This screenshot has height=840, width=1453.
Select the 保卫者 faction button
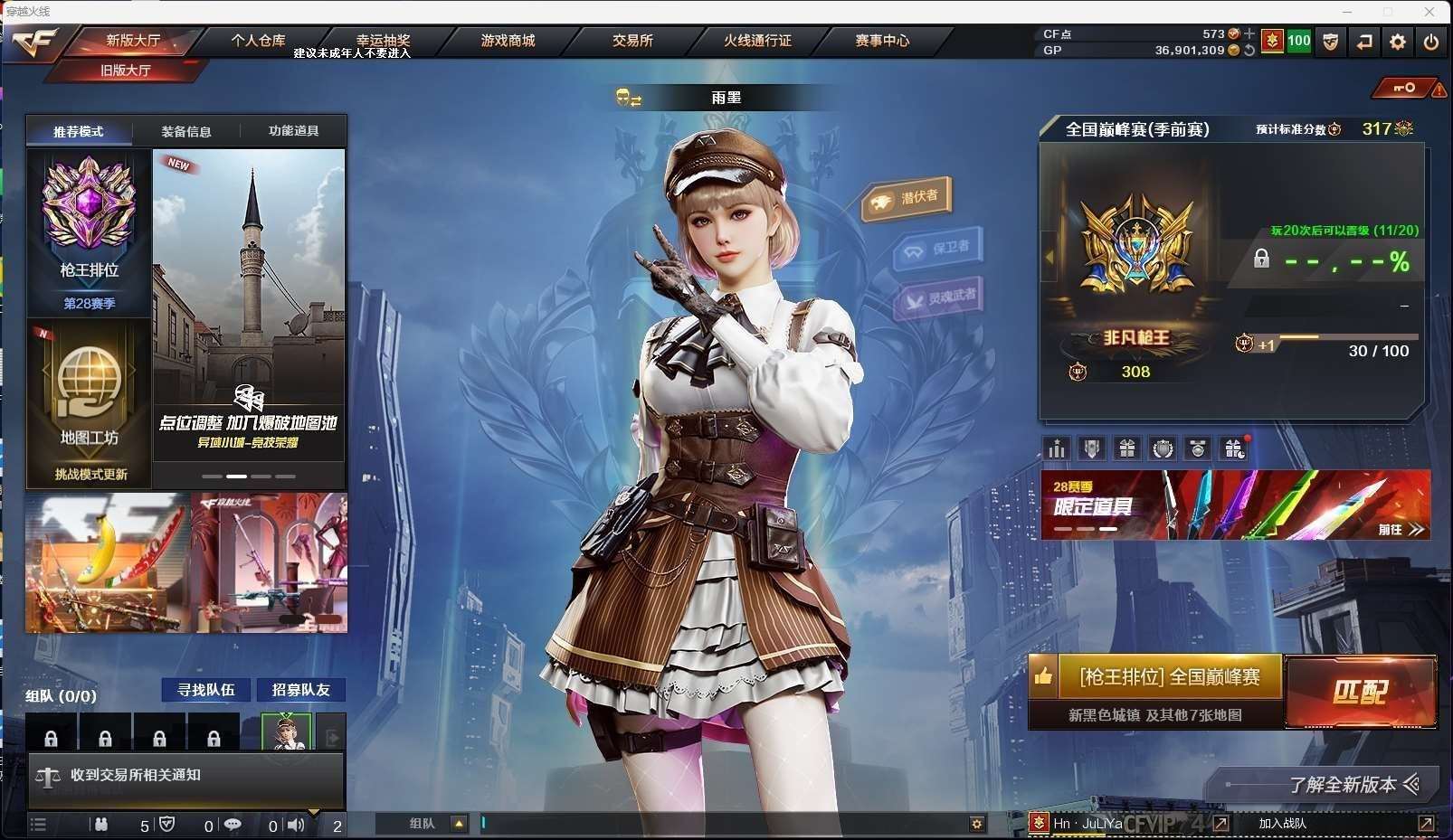(938, 249)
